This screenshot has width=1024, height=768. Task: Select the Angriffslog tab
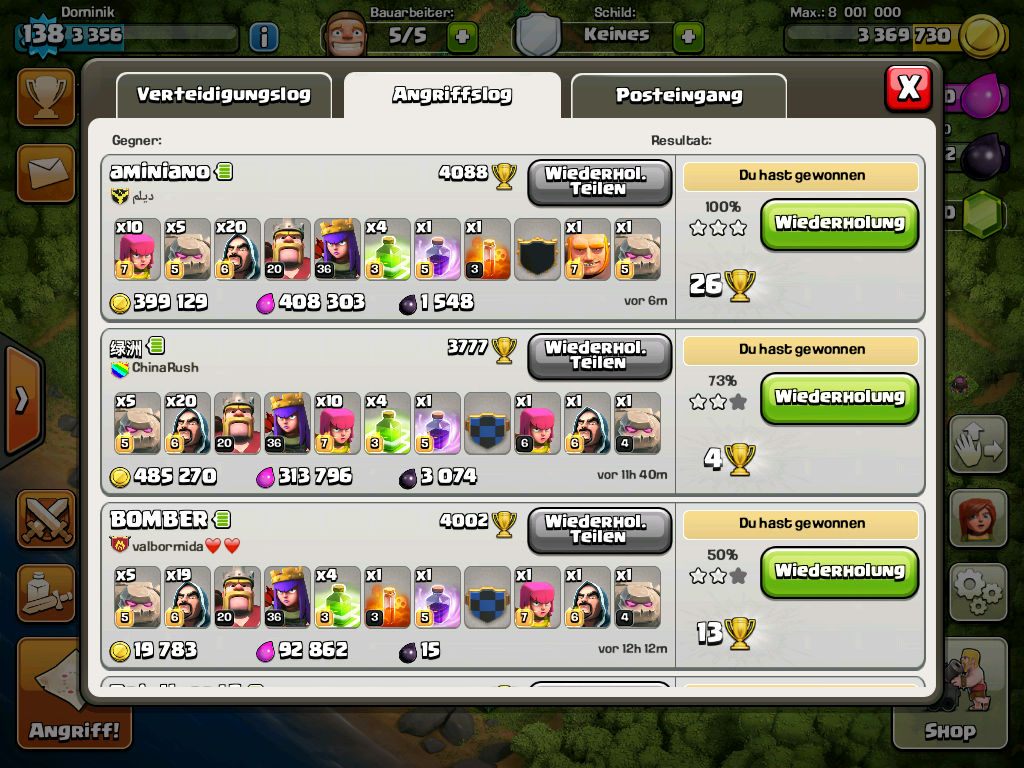click(452, 96)
